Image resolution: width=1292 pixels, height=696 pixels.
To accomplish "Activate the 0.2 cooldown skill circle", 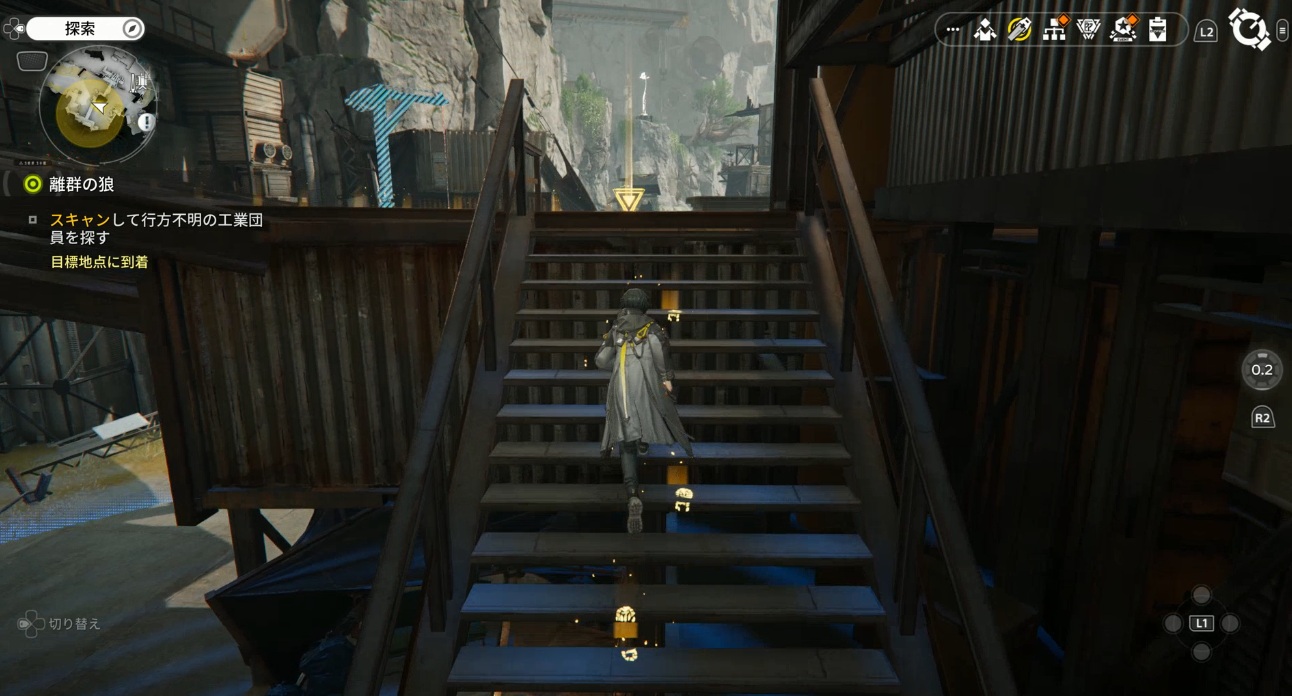I will [1262, 370].
